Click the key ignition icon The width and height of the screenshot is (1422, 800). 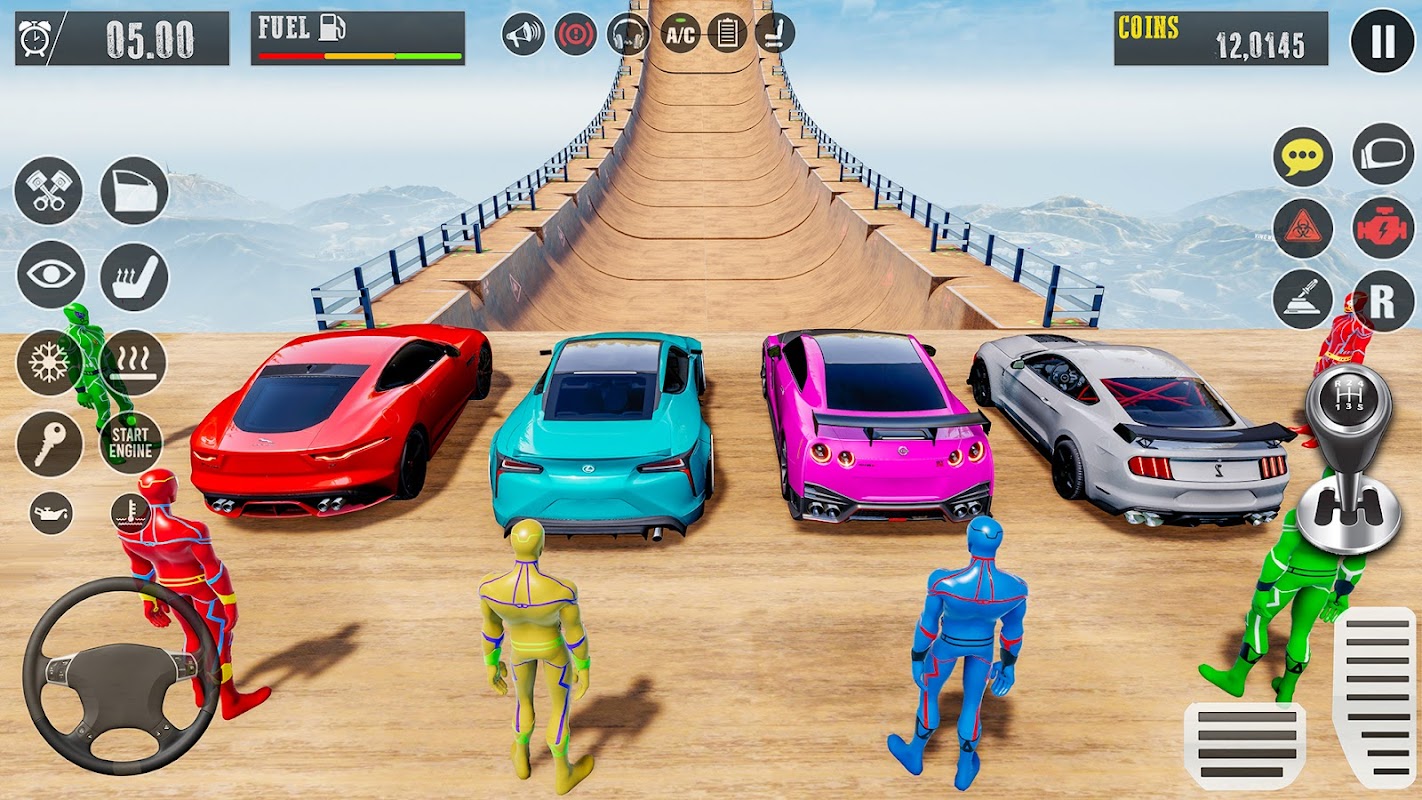[x=49, y=443]
